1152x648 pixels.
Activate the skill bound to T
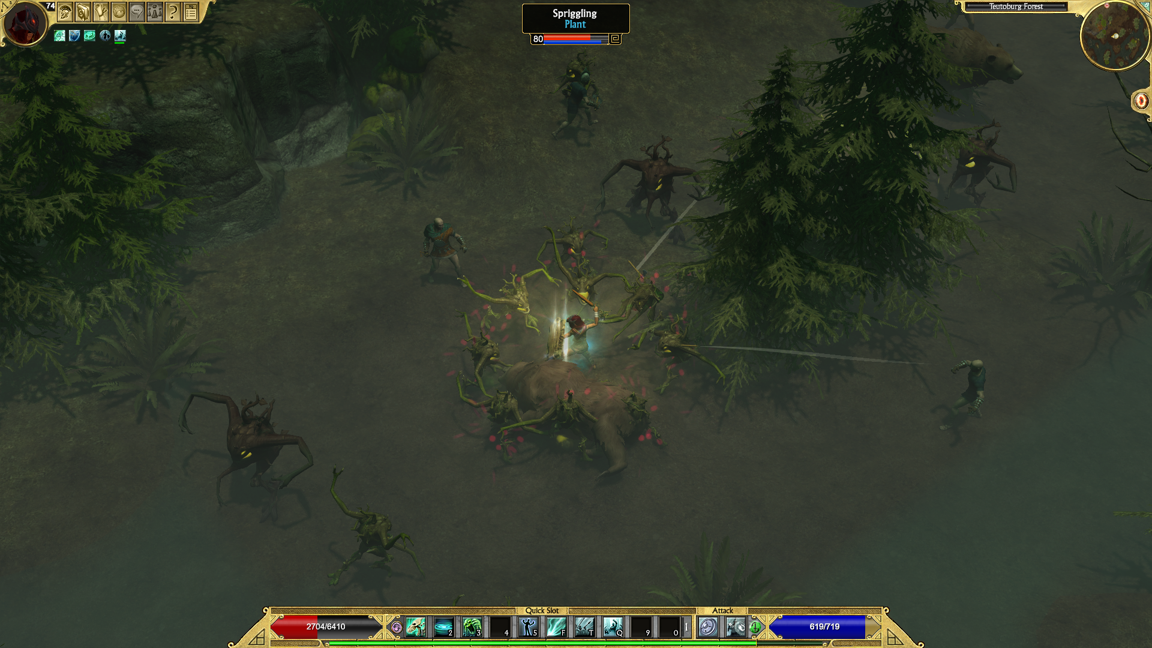584,627
